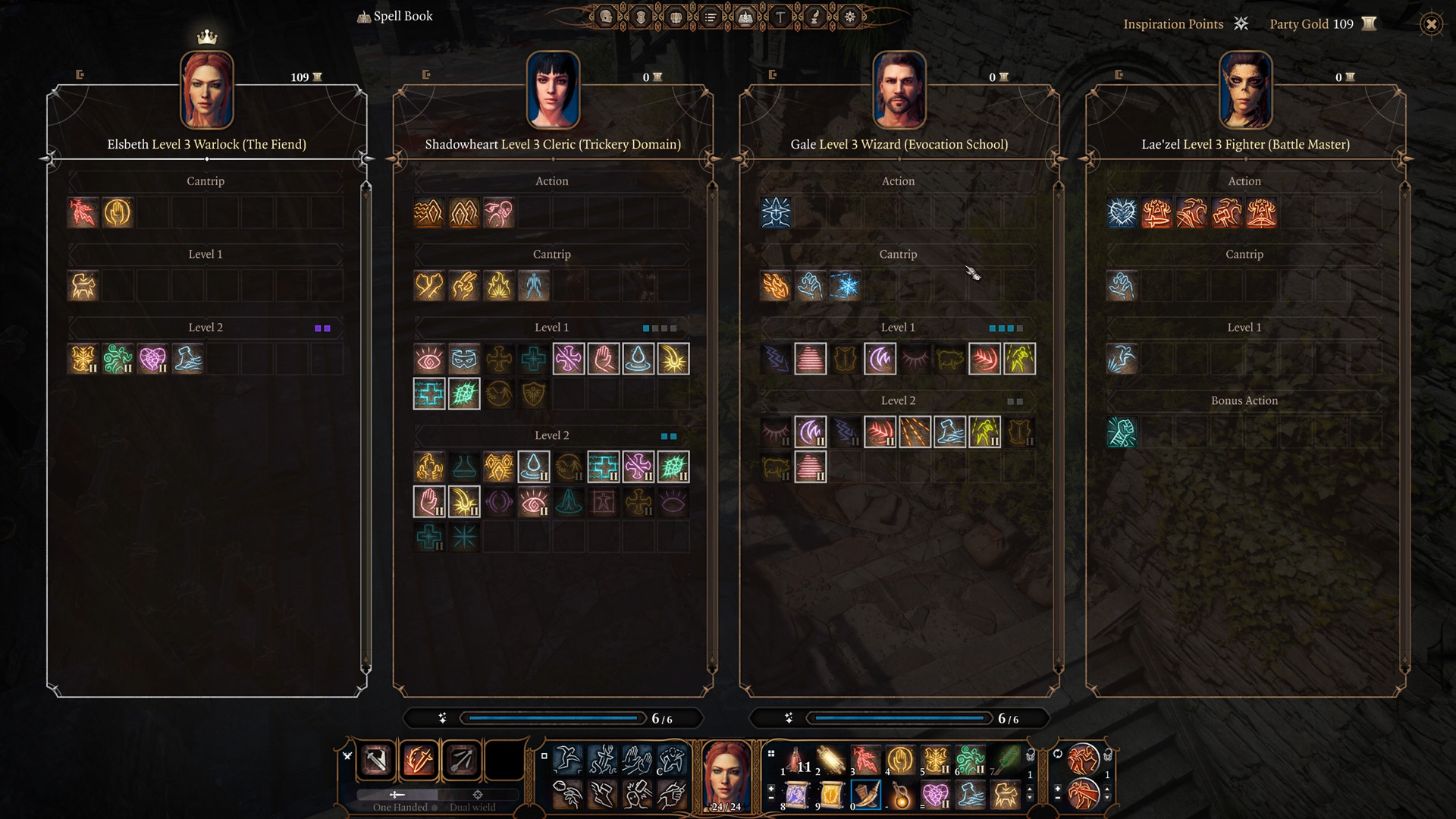Switch to Gale's portrait
Screen dimensions: 1456x819
[x=899, y=89]
